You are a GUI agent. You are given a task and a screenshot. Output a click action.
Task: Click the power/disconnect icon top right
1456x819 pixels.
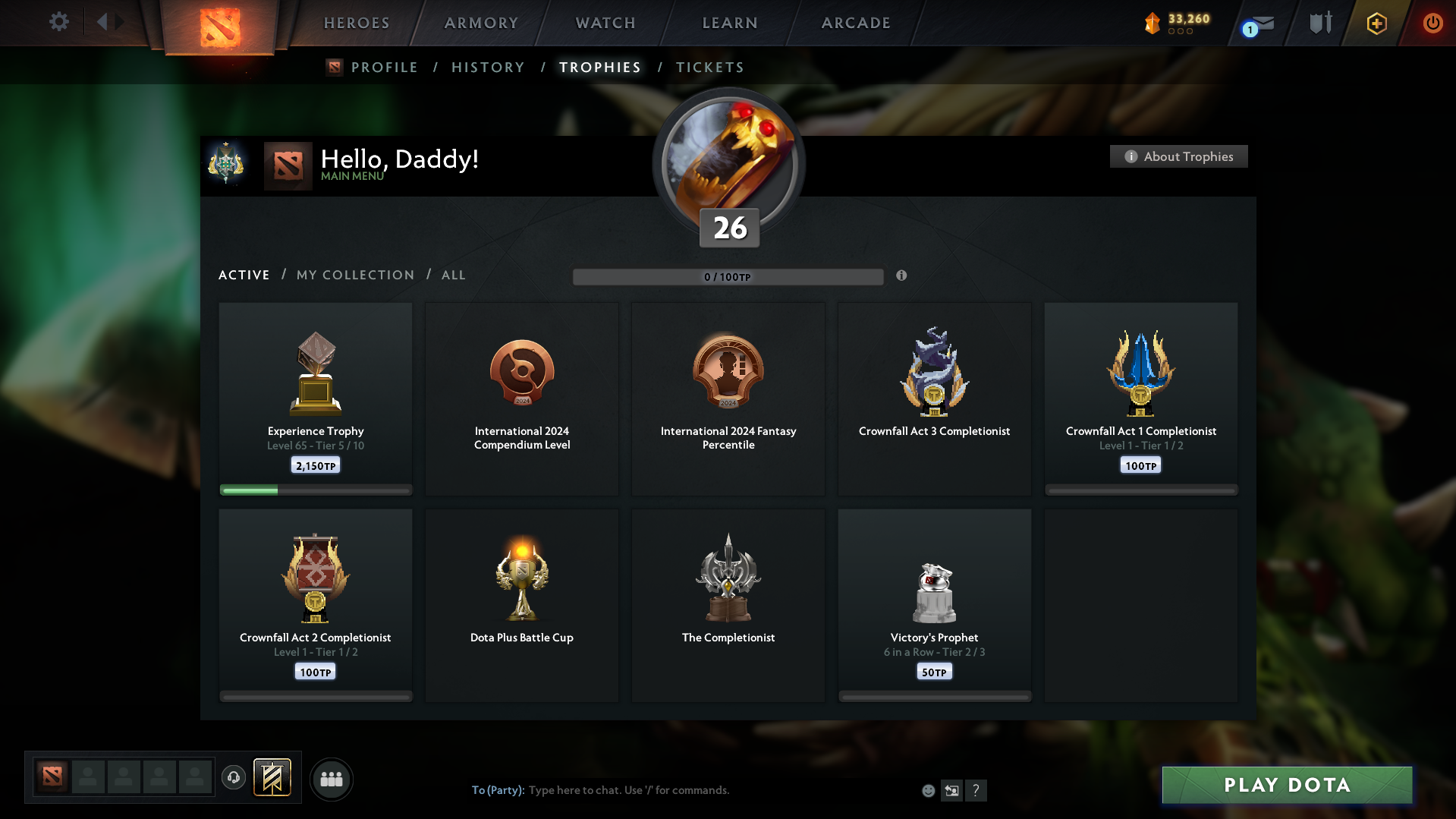1432,23
